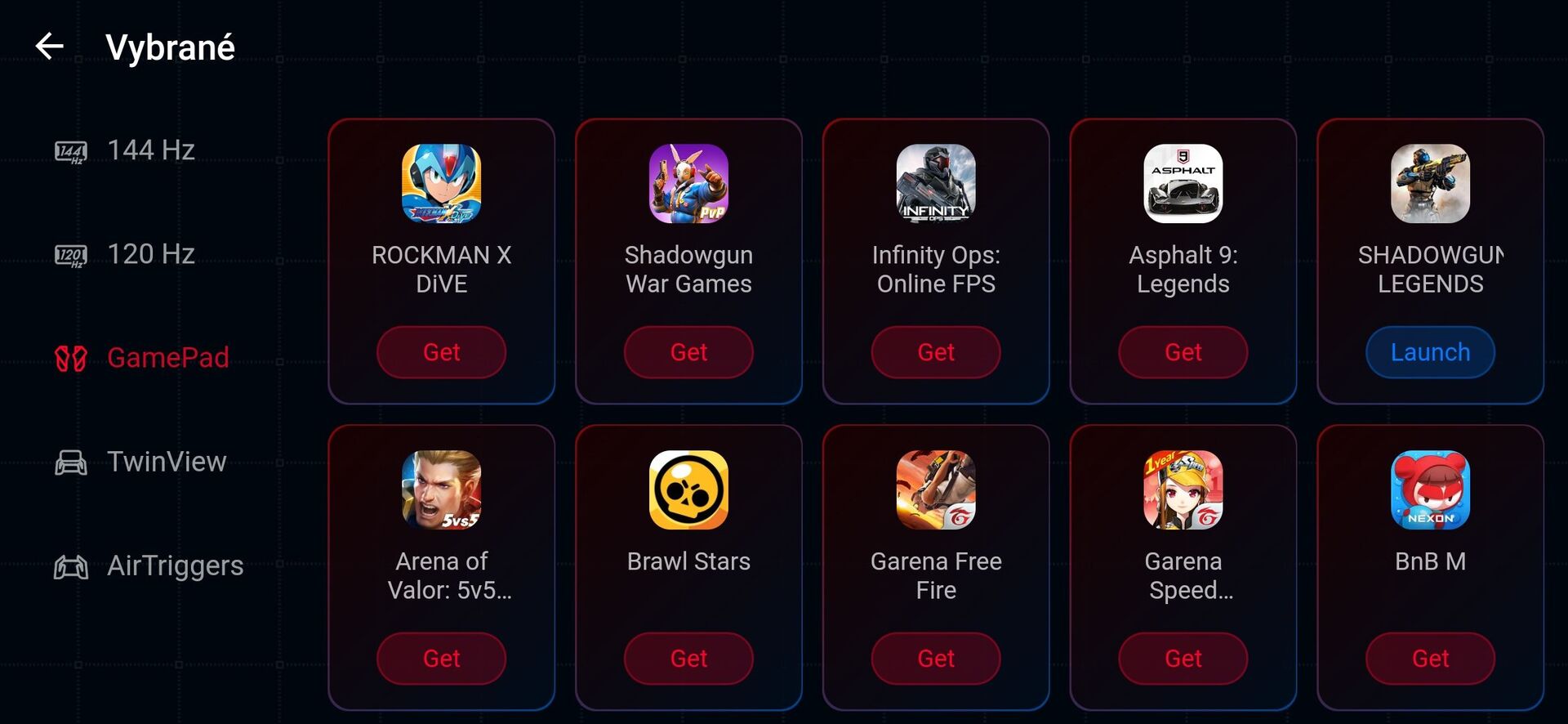
Task: Go back using the arrow button
Action: tap(50, 47)
